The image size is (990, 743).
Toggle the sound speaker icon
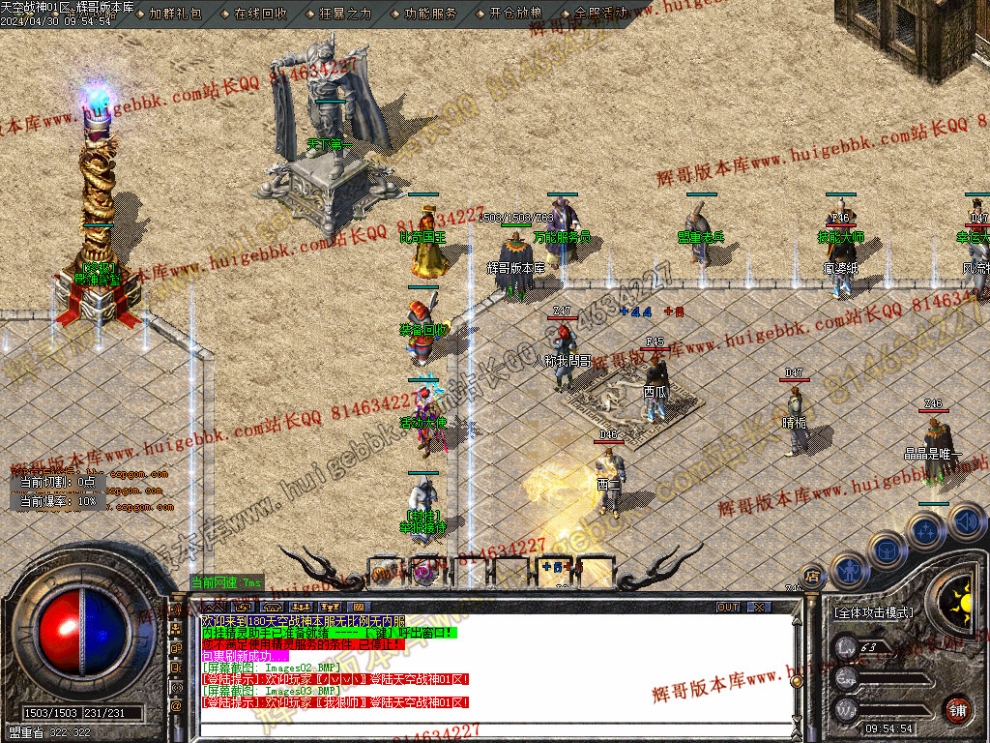tap(967, 521)
